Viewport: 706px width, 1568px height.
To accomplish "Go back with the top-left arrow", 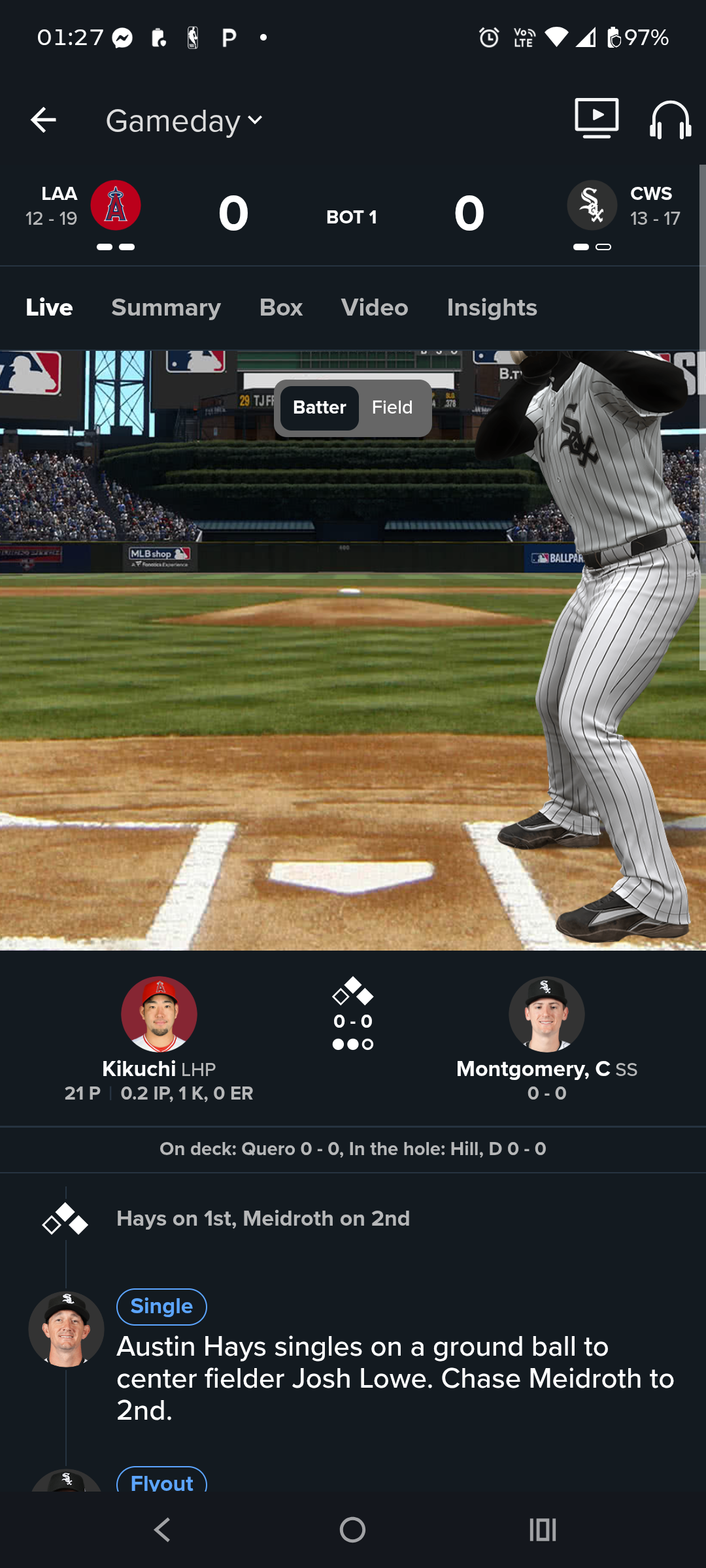I will [x=43, y=120].
